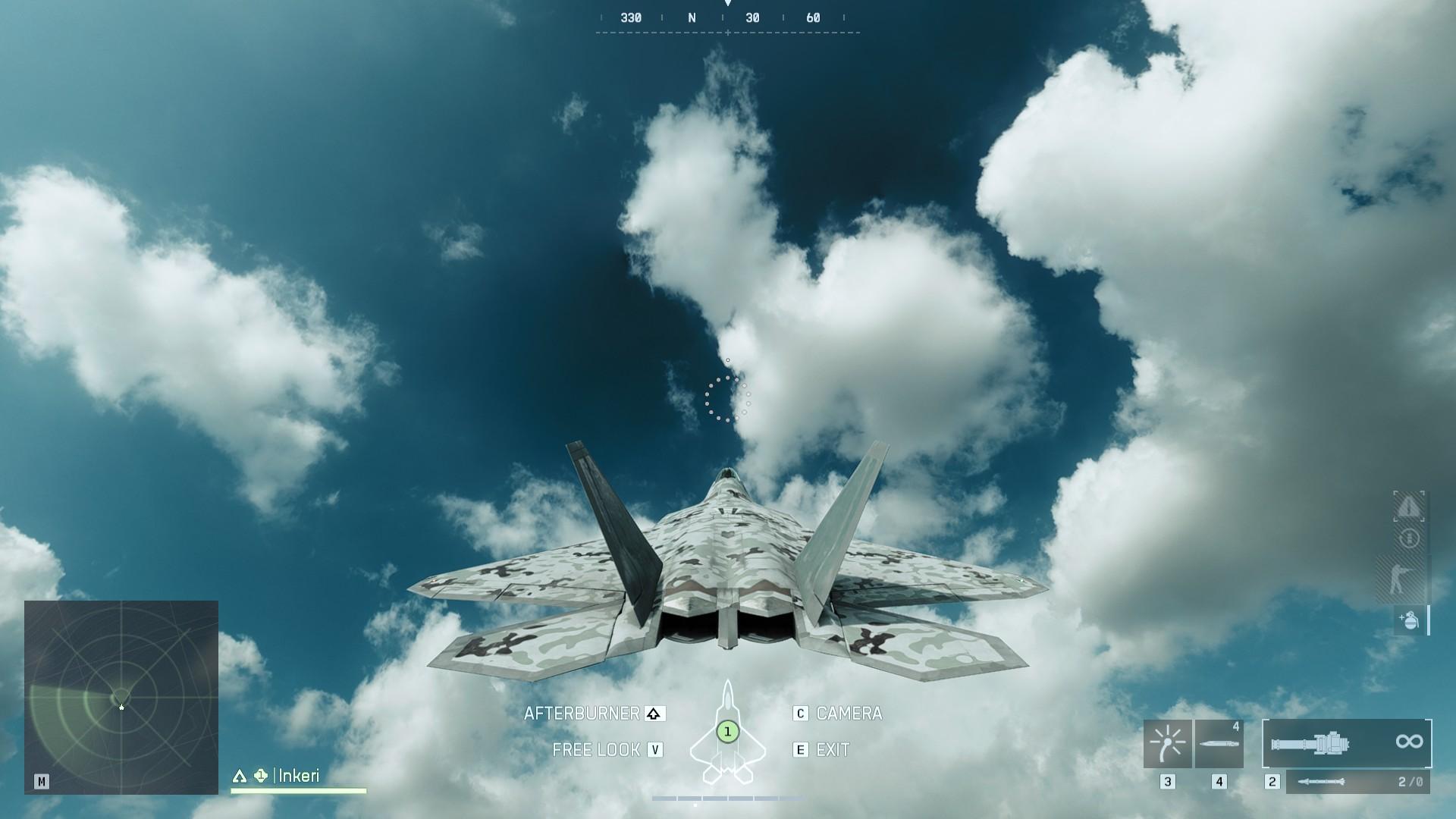Select the Inkeri player name tag

298,776
